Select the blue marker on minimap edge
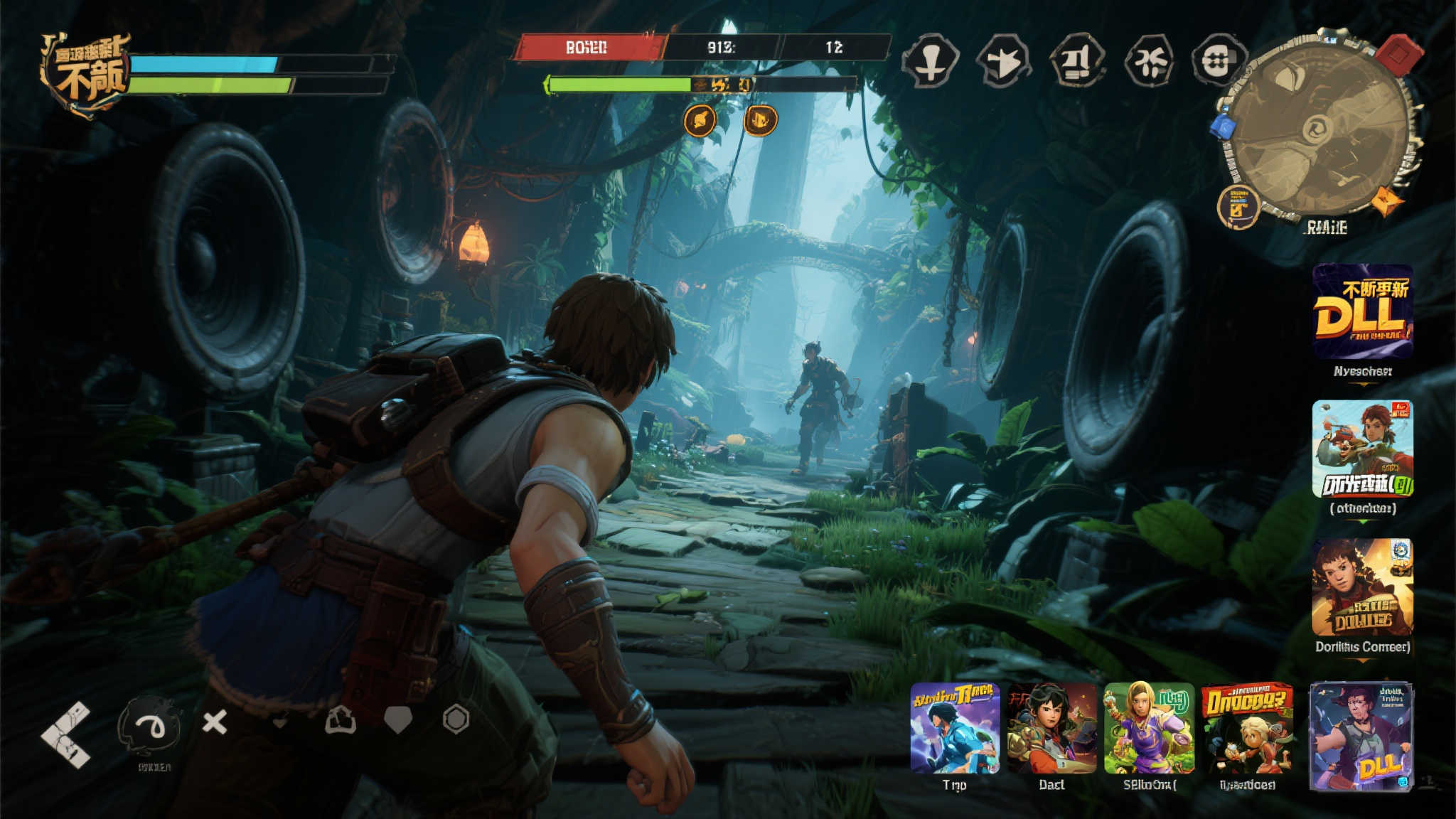Viewport: 1456px width, 819px height. [1223, 127]
